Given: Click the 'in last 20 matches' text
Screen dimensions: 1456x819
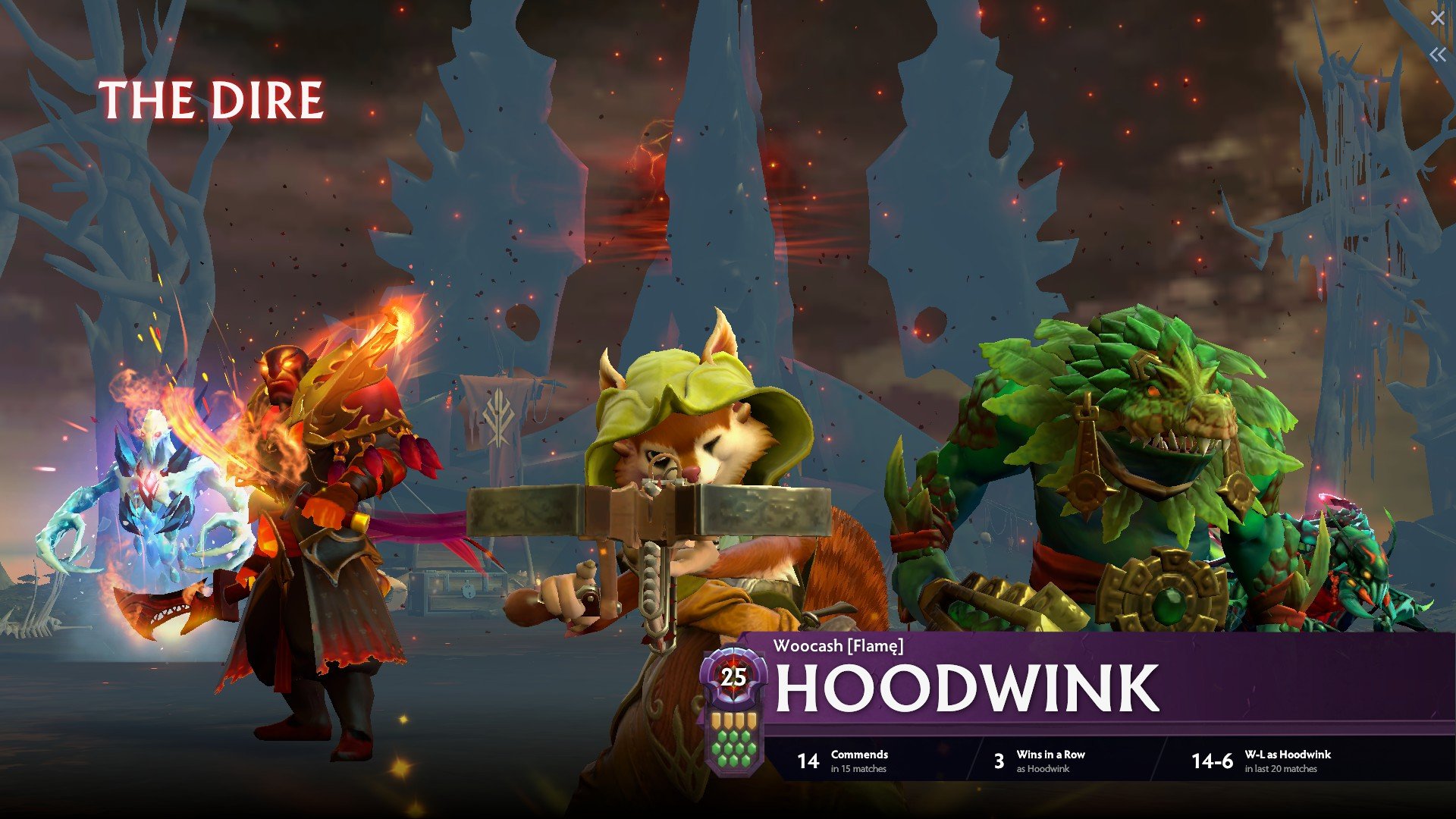Looking at the screenshot, I should [x=1280, y=770].
